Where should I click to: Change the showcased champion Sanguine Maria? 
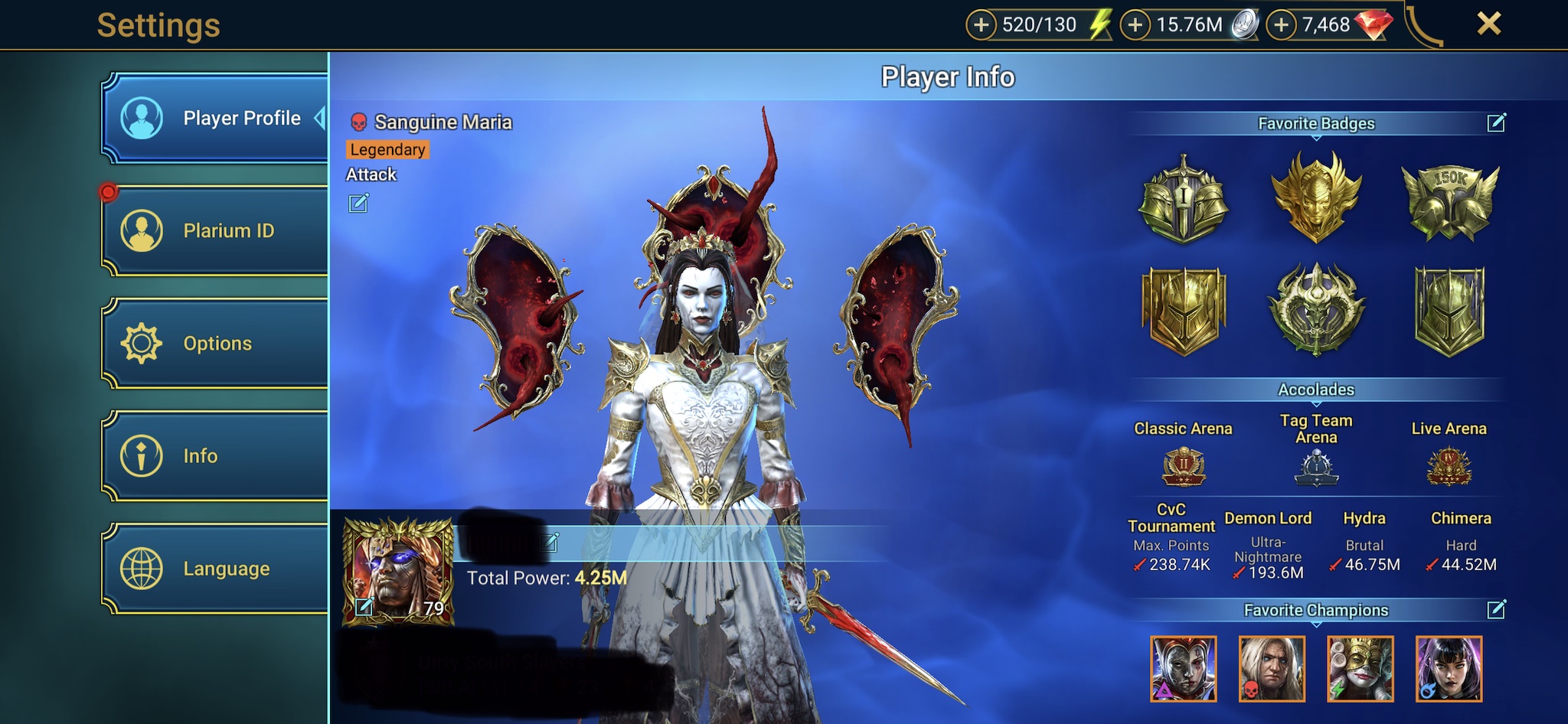(x=358, y=204)
